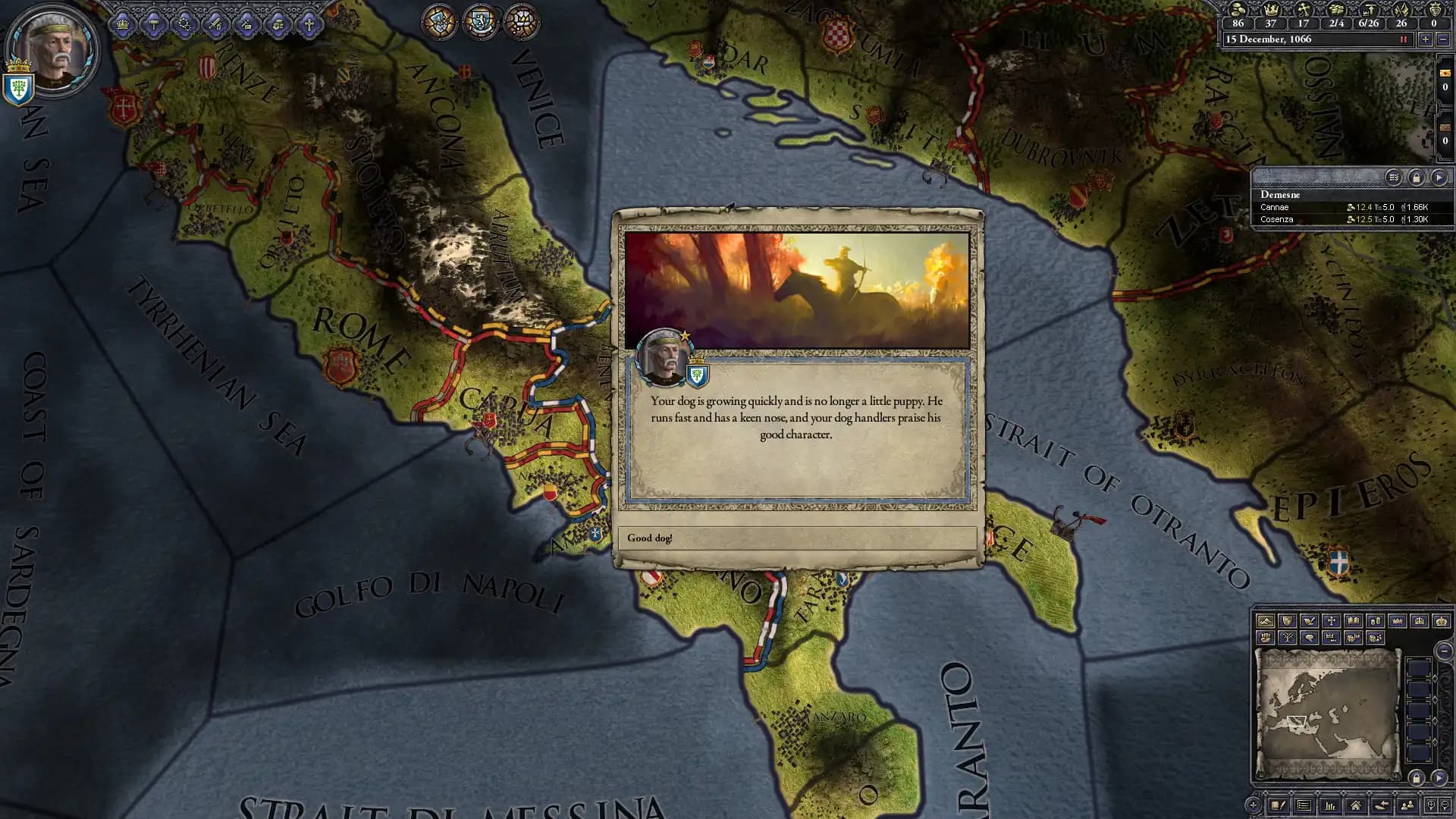
Task: Lock the Demesne outliner panel
Action: tap(1416, 176)
